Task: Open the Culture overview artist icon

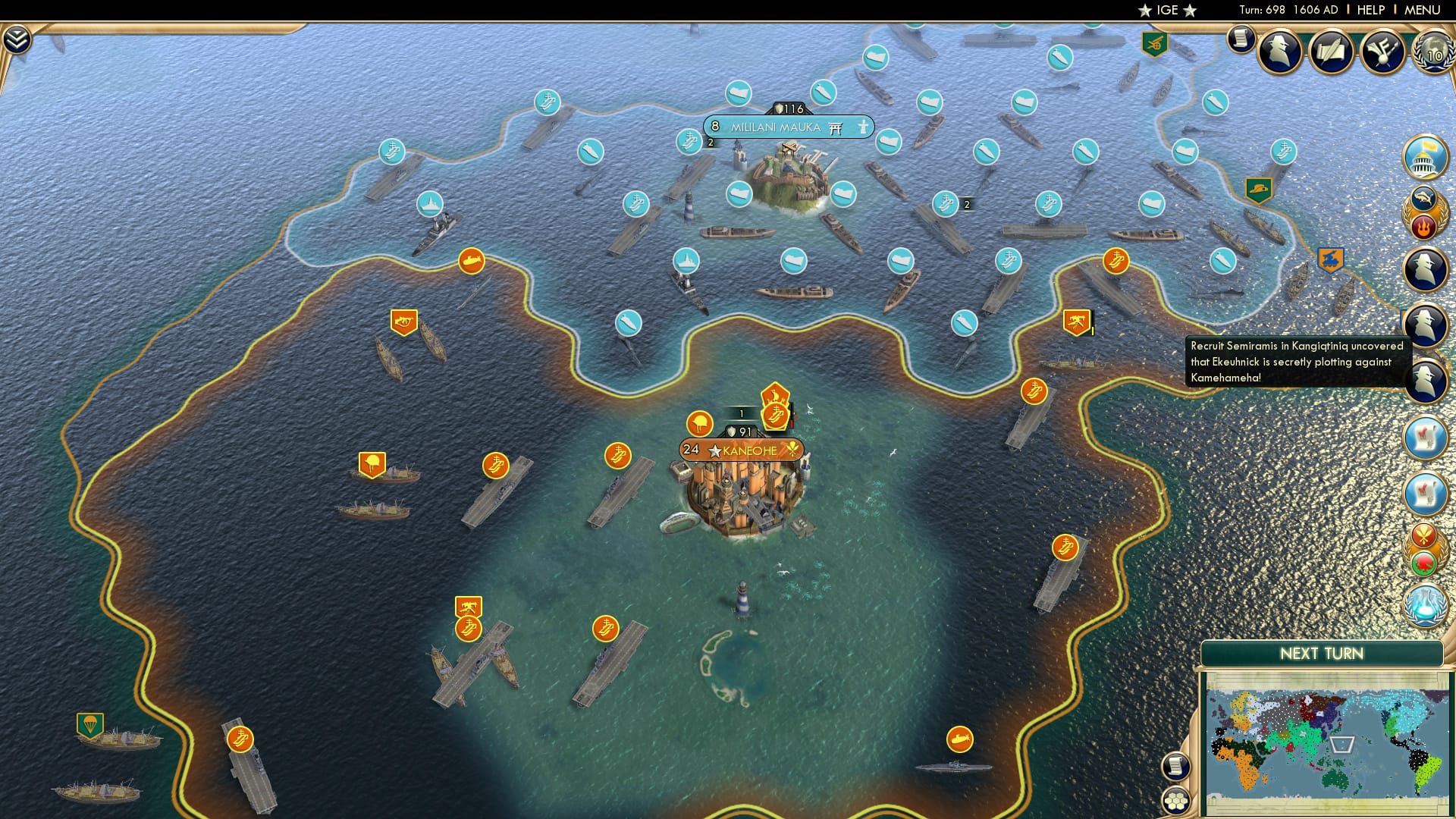Action: (x=1383, y=53)
